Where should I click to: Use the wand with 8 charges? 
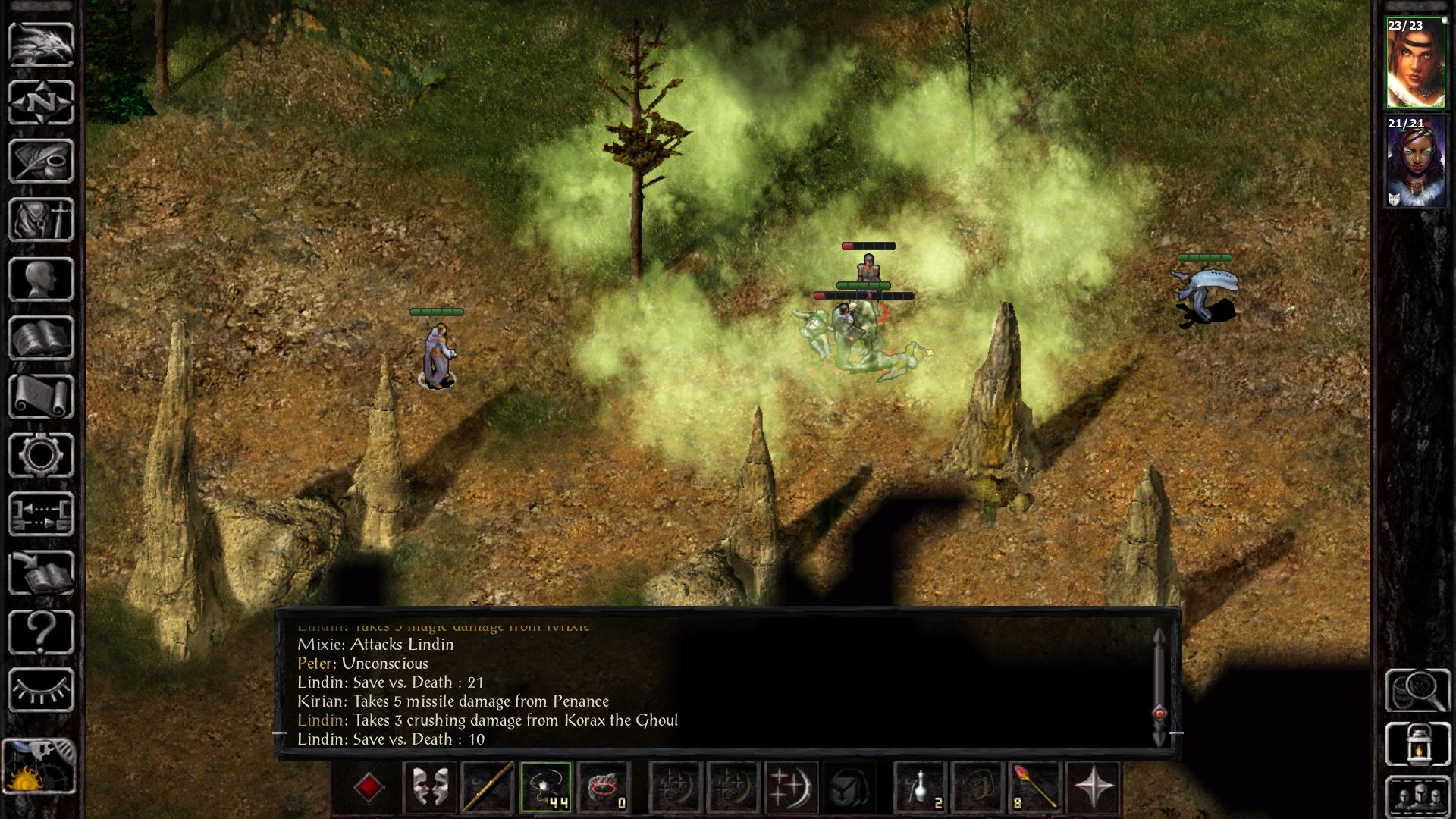point(1034,787)
